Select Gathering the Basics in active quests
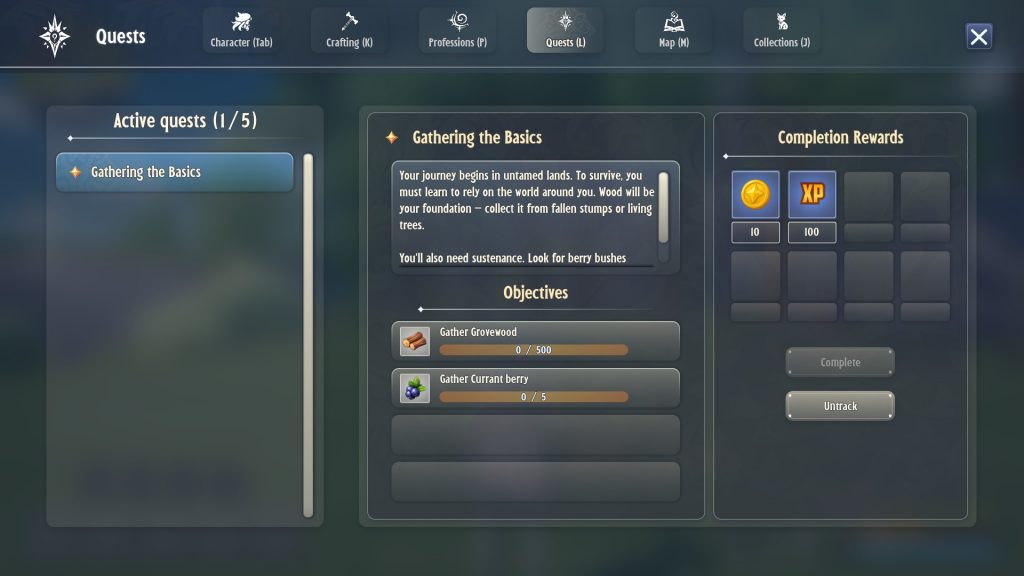This screenshot has height=576, width=1024. click(x=174, y=172)
